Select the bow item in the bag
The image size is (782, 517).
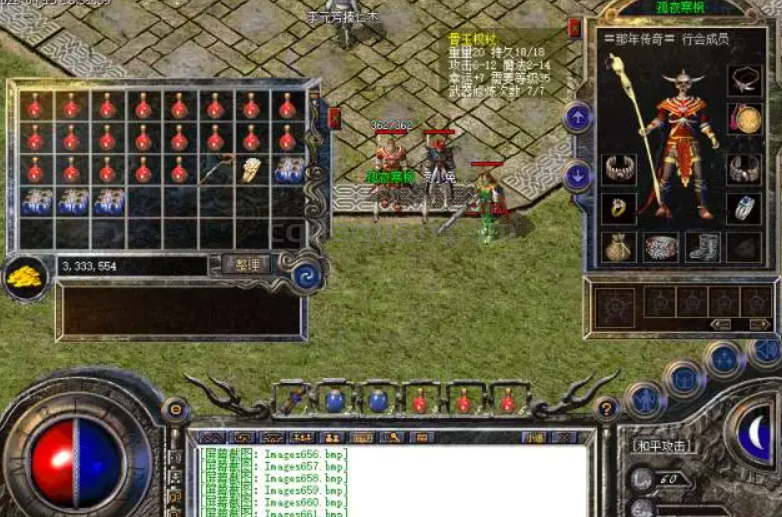click(213, 171)
